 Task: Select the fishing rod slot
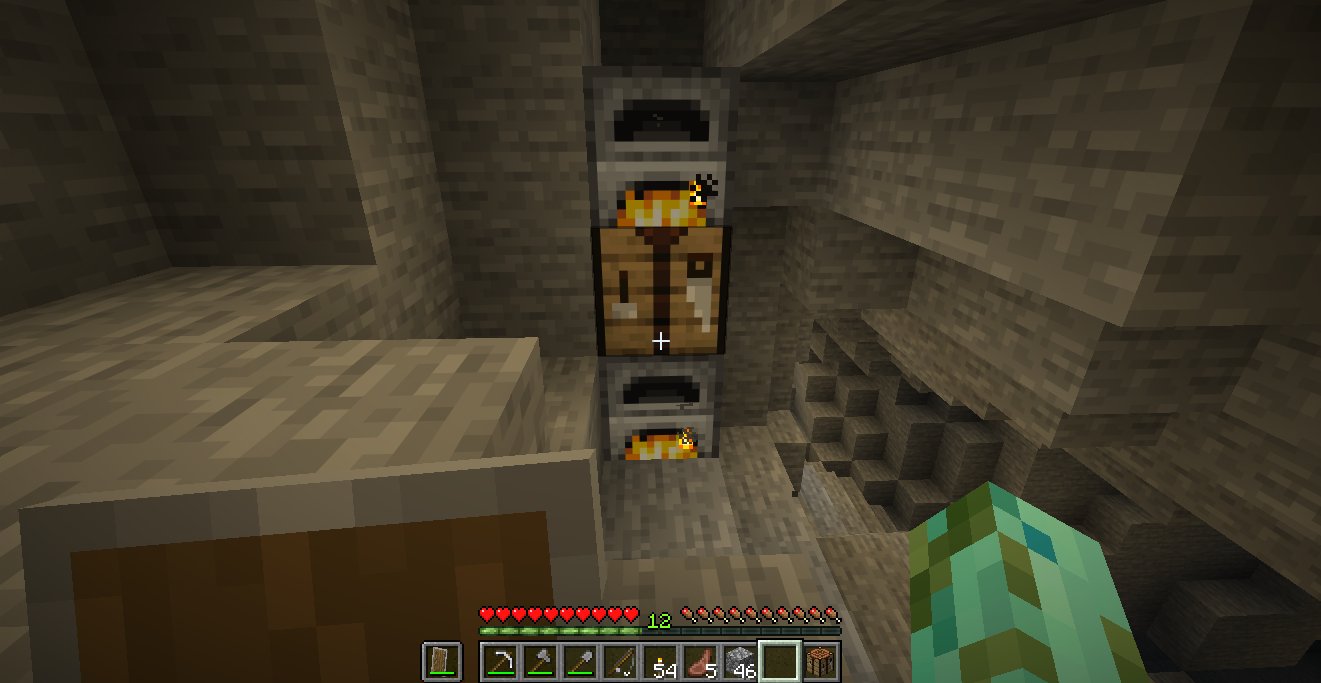click(620, 661)
